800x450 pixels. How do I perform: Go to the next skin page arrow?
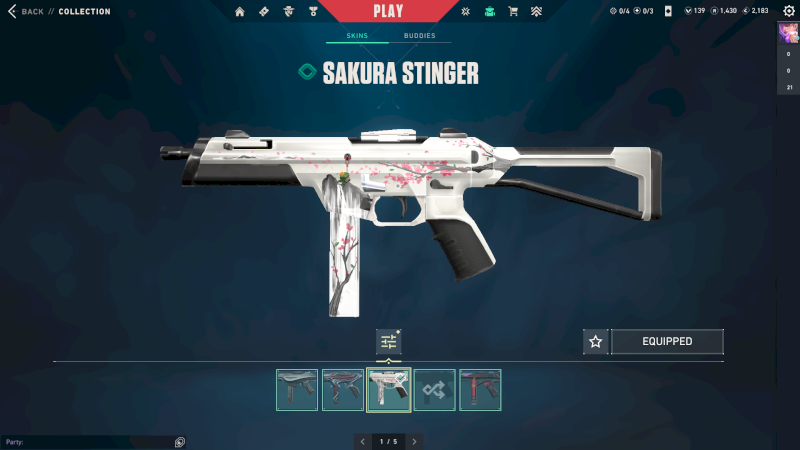[x=414, y=441]
